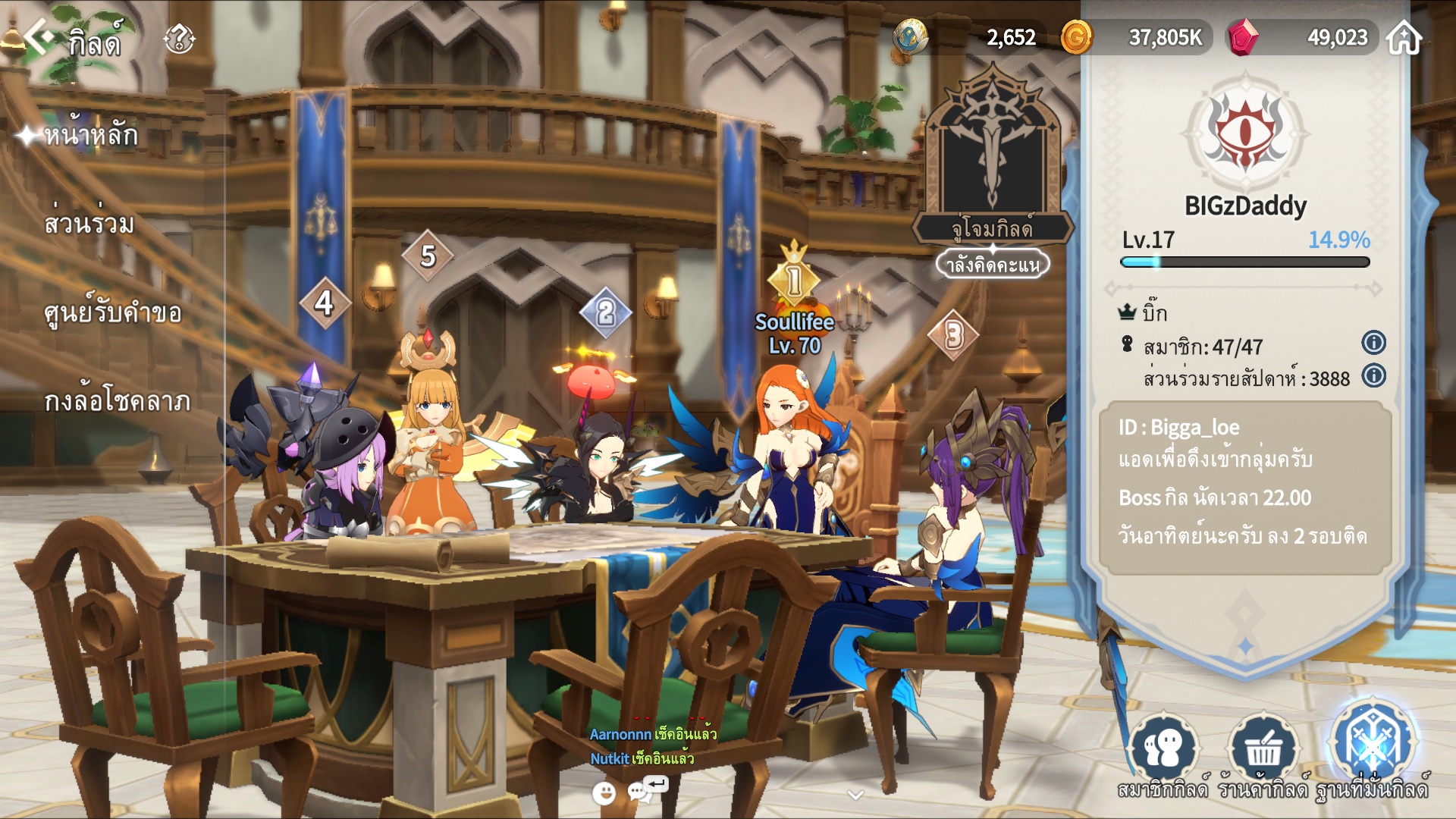Screen dimensions: 1456x819
Task: Tap the gold coin currency icon
Action: click(x=1076, y=37)
